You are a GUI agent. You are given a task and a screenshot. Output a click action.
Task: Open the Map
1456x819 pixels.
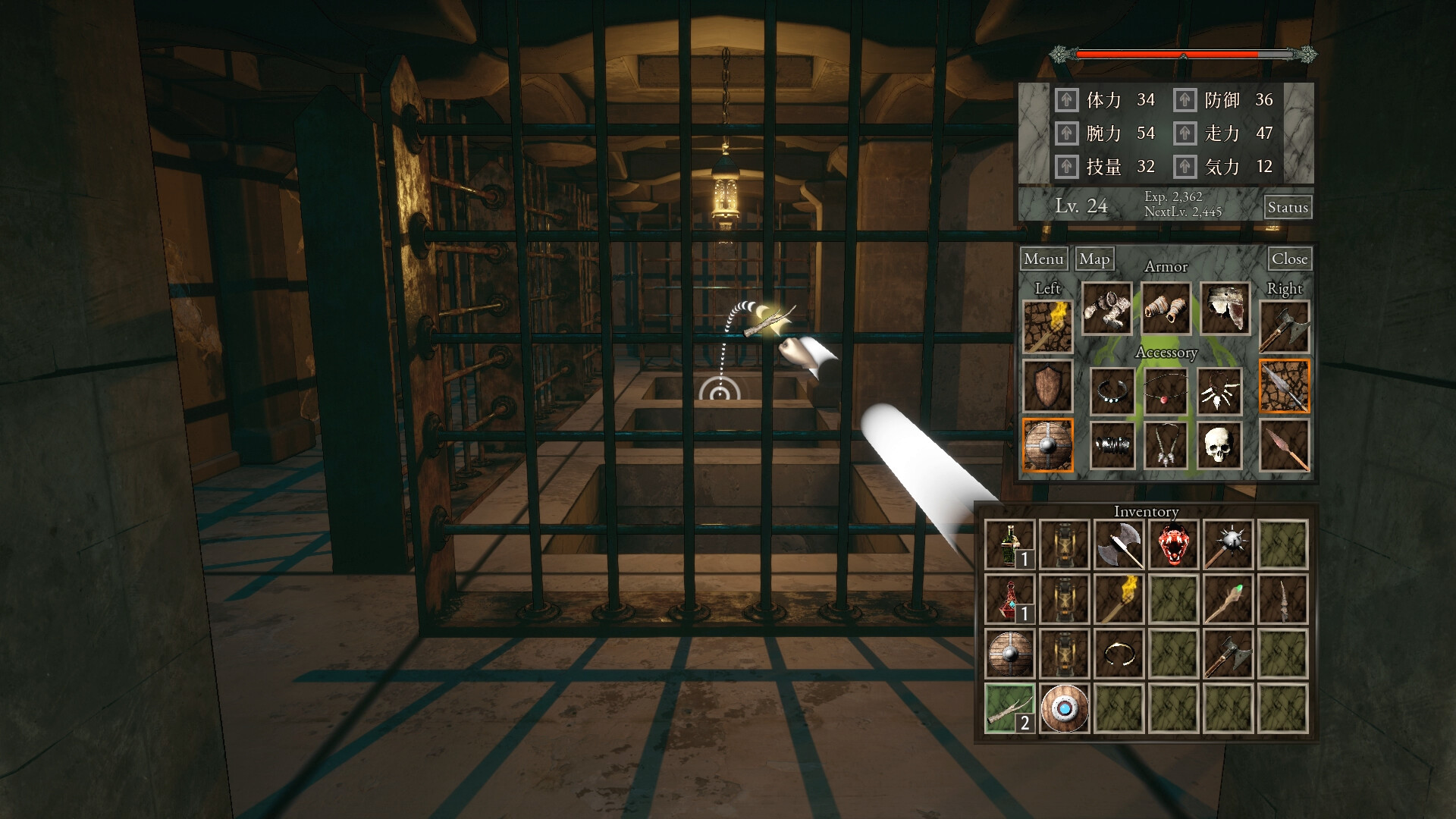coord(1094,259)
